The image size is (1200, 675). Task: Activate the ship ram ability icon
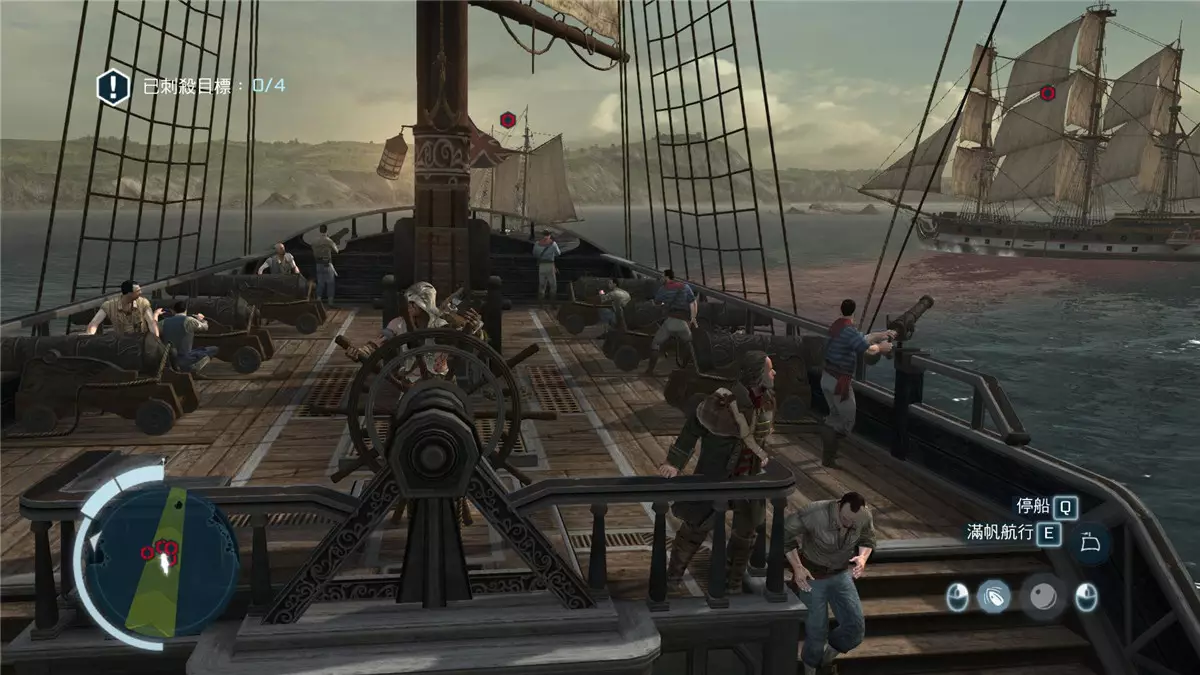pyautogui.click(x=993, y=598)
